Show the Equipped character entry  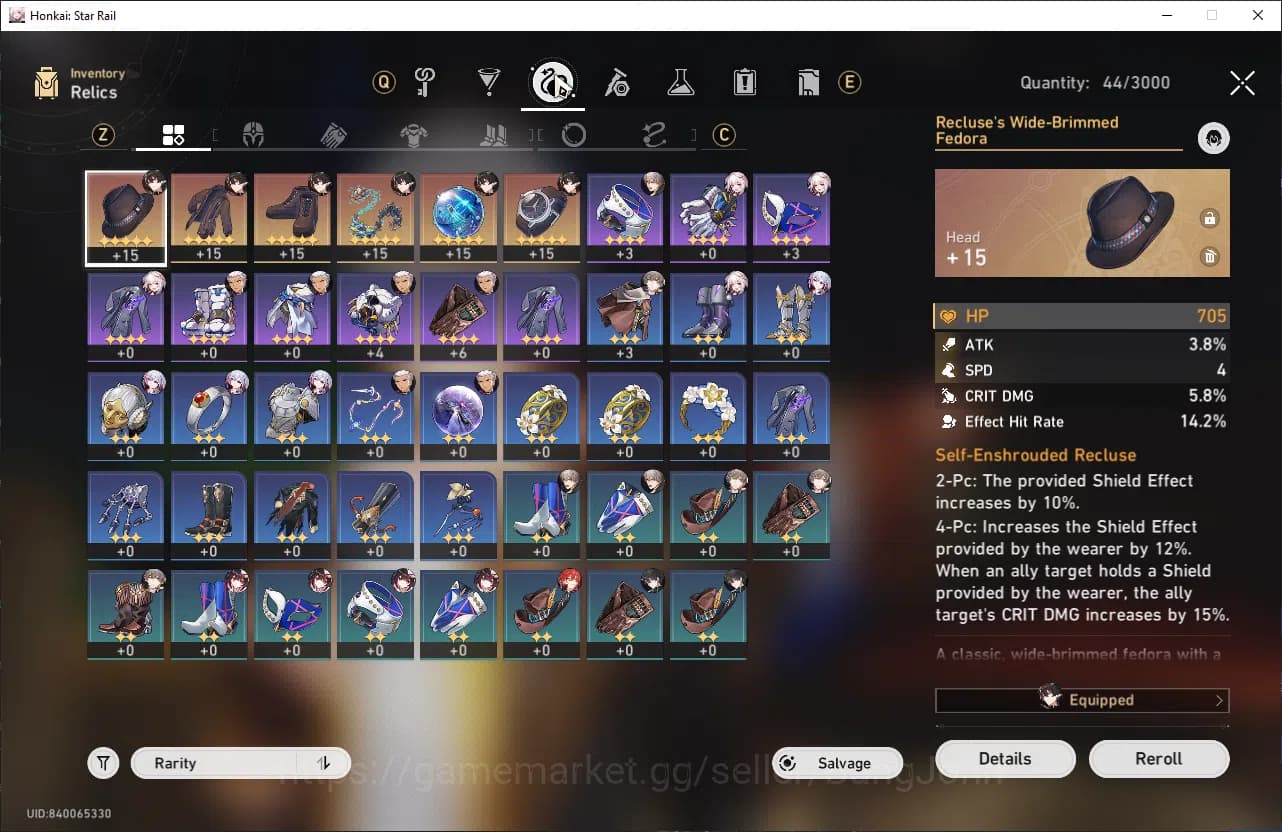point(1082,700)
